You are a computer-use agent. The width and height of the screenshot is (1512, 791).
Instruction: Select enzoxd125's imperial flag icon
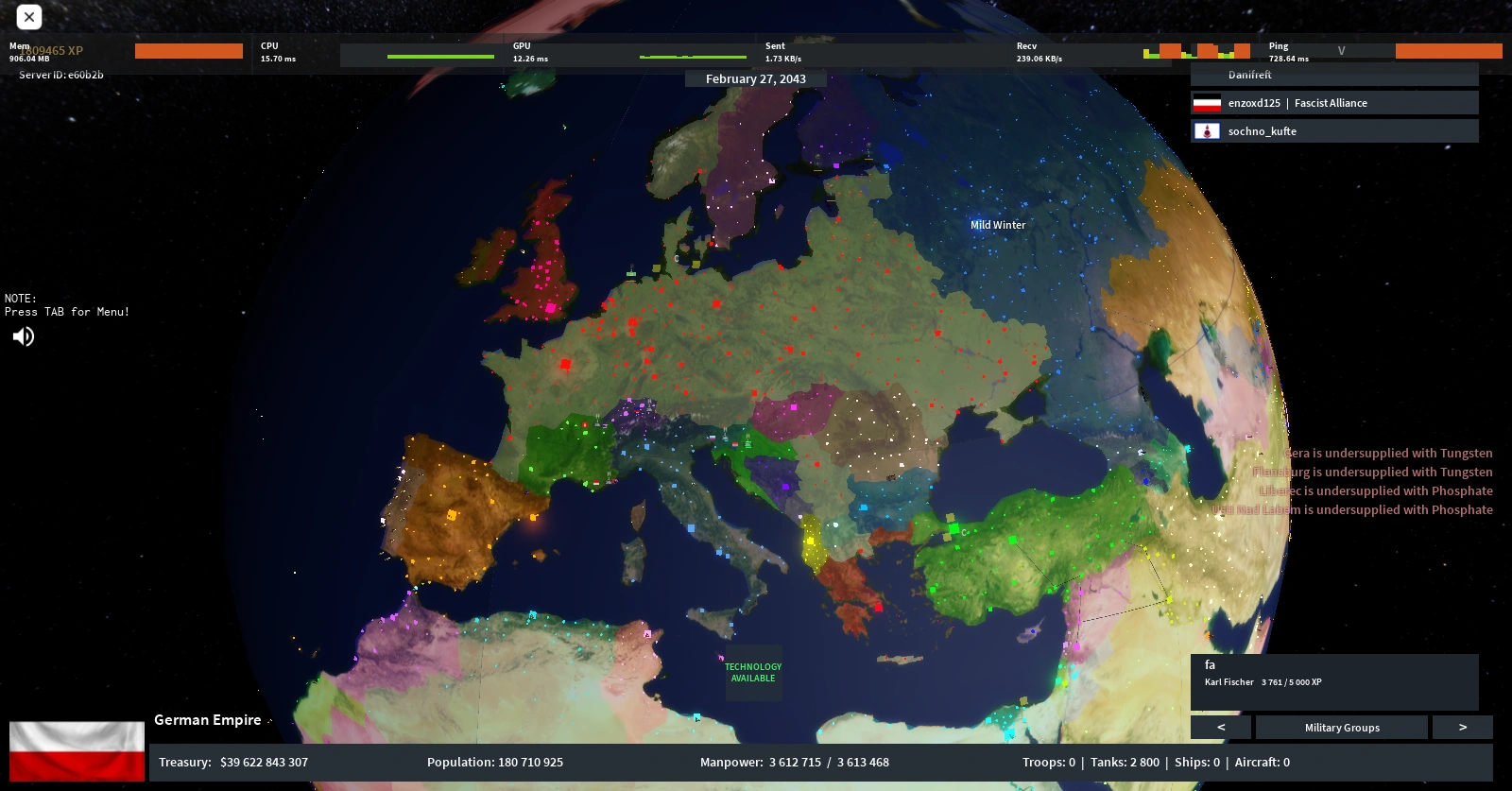pos(1208,104)
